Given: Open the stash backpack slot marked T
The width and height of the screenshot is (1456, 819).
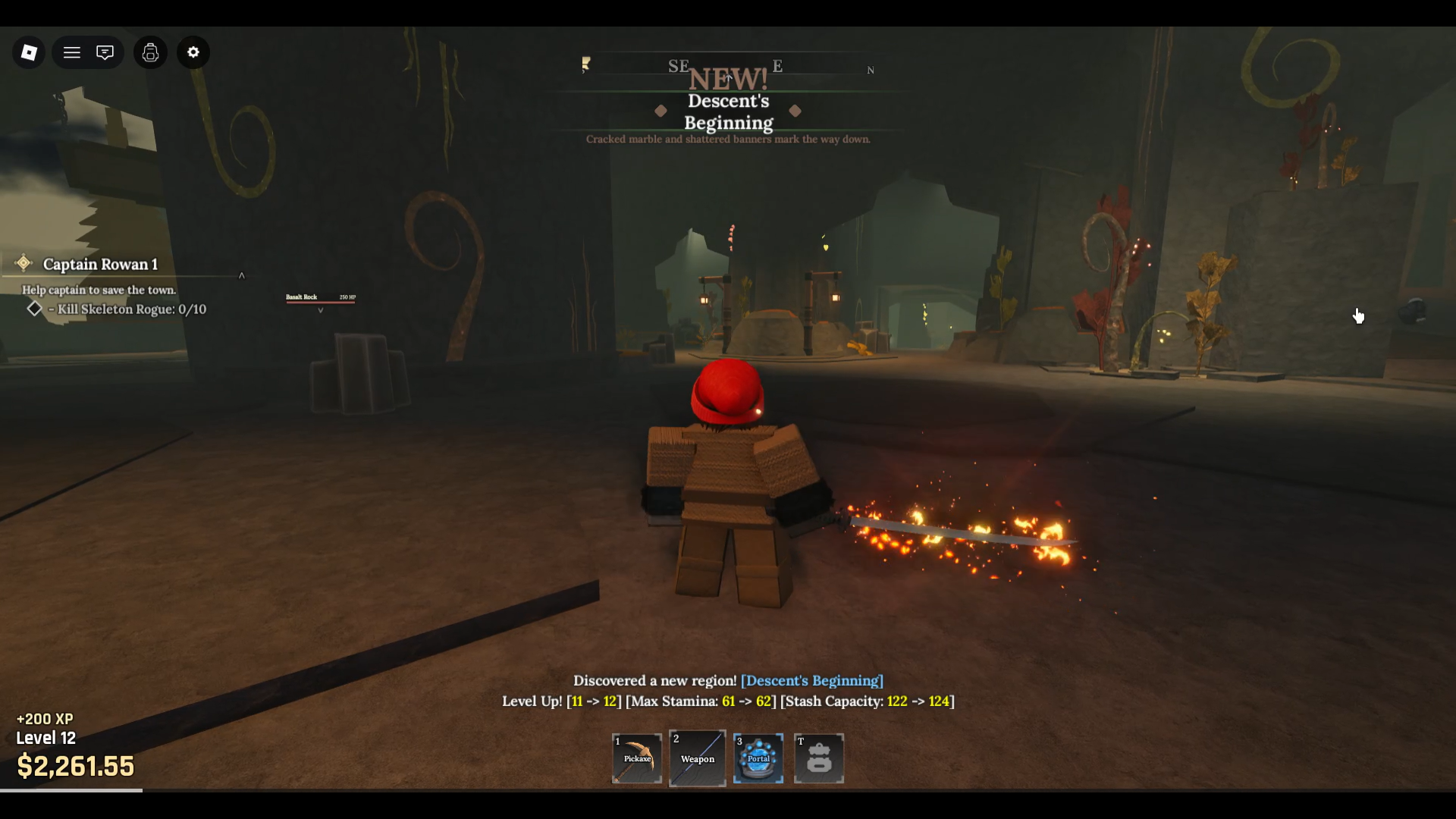Looking at the screenshot, I should (819, 758).
